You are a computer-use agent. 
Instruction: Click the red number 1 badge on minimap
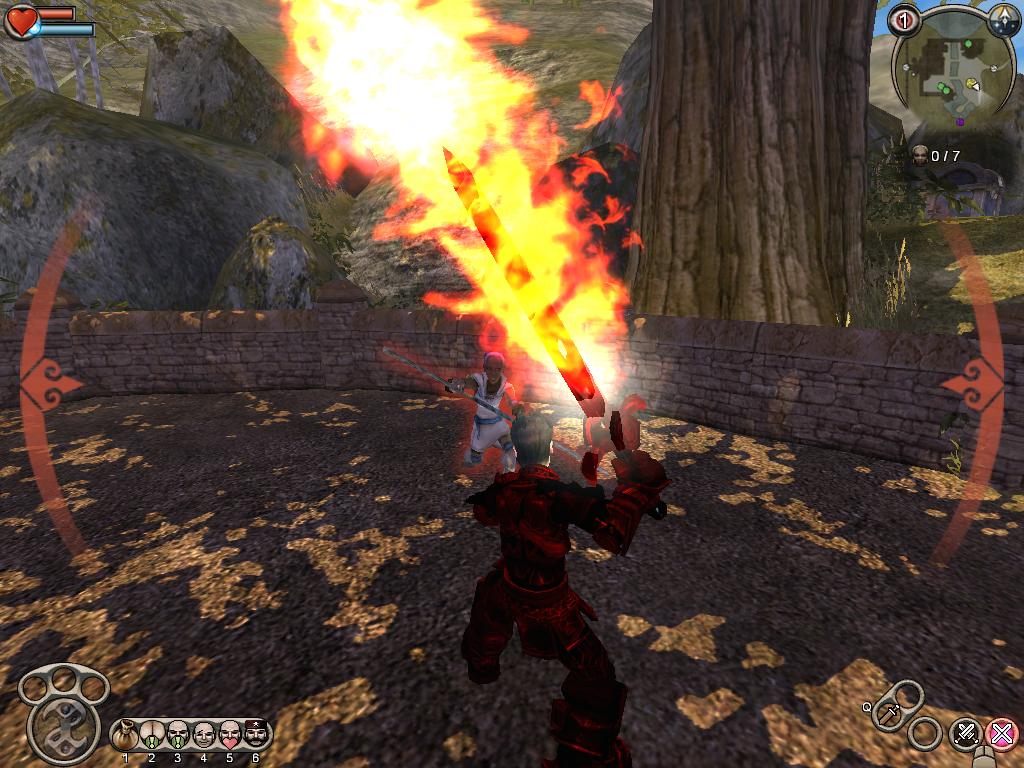pos(904,20)
